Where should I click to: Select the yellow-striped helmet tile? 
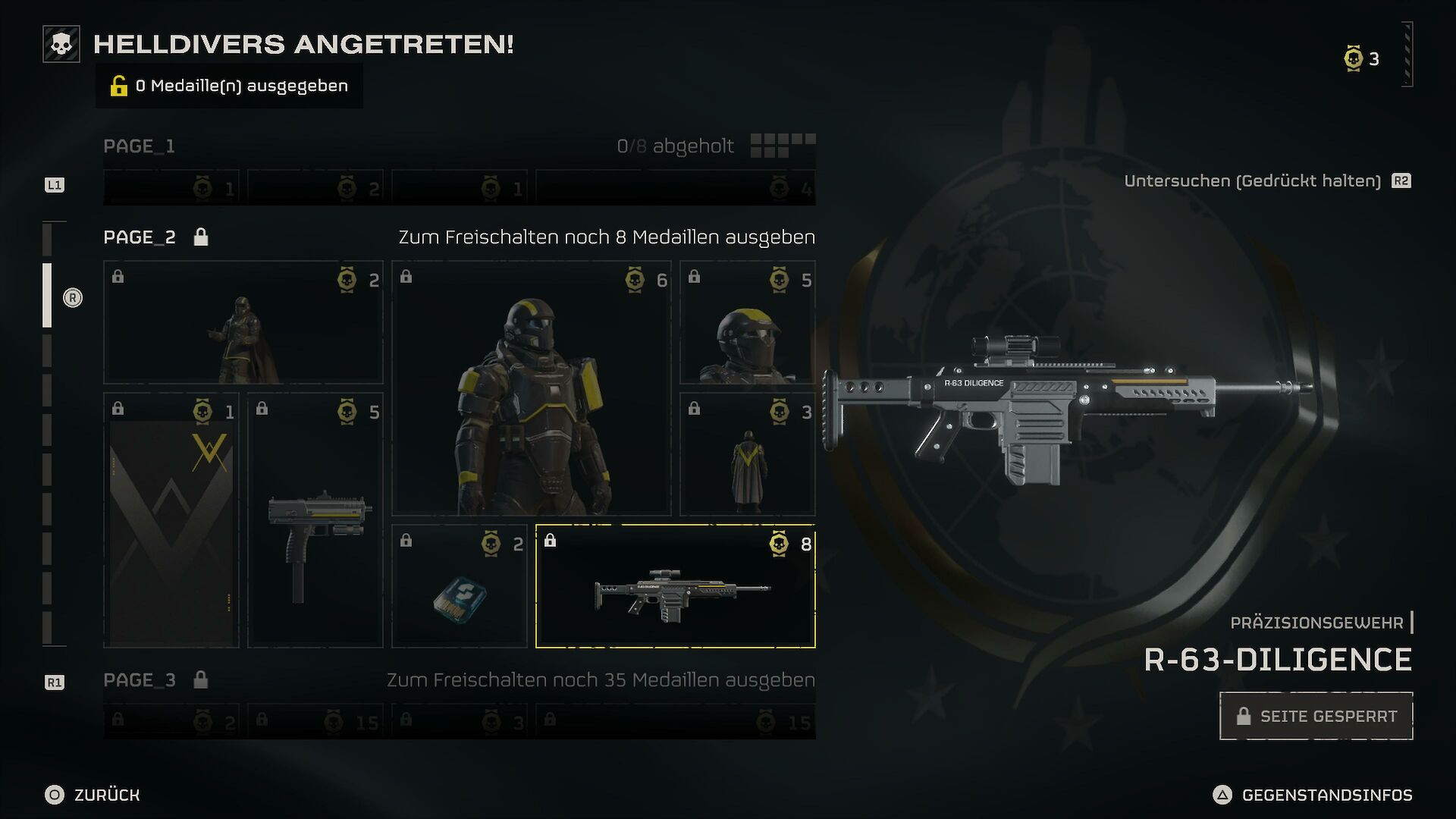(x=747, y=322)
